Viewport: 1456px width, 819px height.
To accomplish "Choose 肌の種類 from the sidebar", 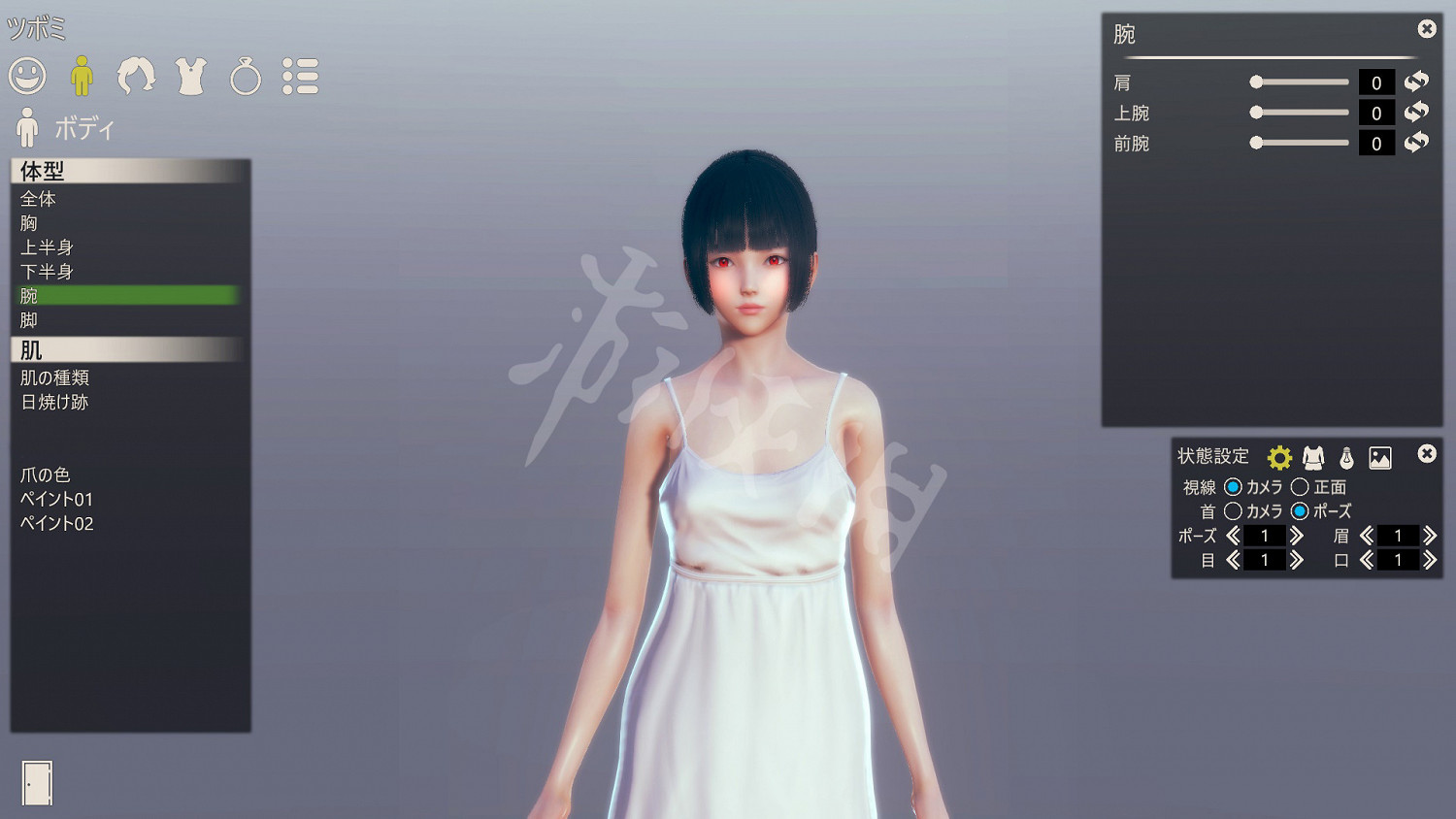I will tap(53, 377).
